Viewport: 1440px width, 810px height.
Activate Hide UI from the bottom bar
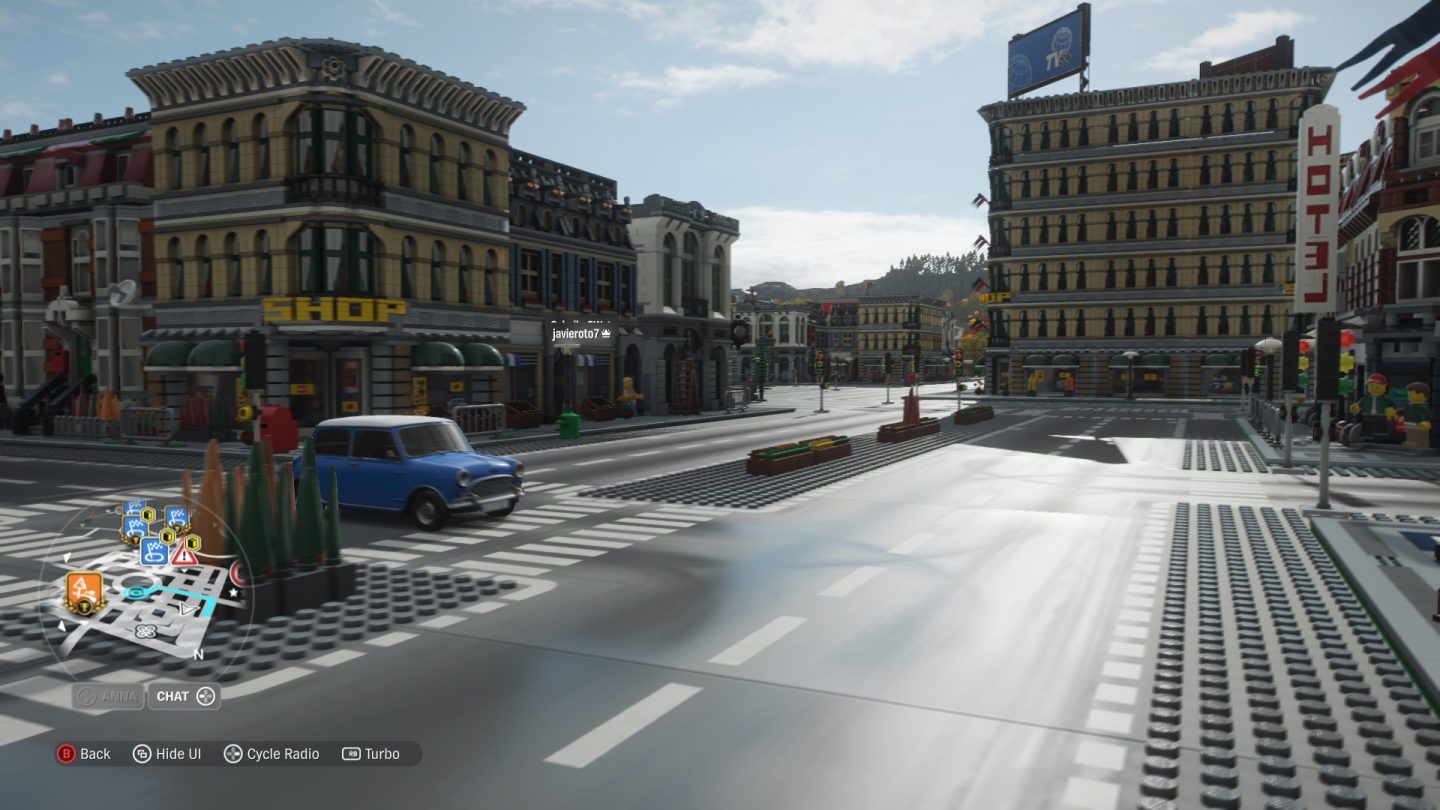177,754
